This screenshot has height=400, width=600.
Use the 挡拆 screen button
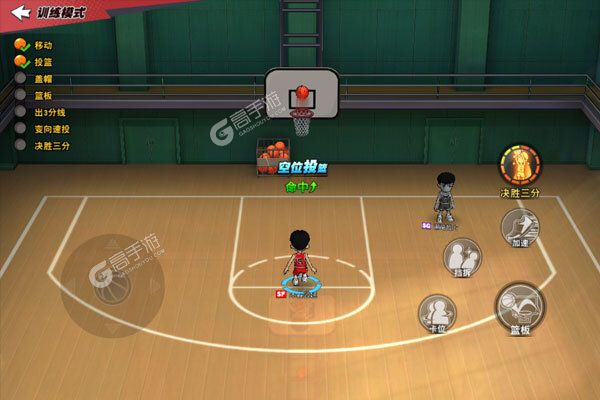(x=462, y=254)
